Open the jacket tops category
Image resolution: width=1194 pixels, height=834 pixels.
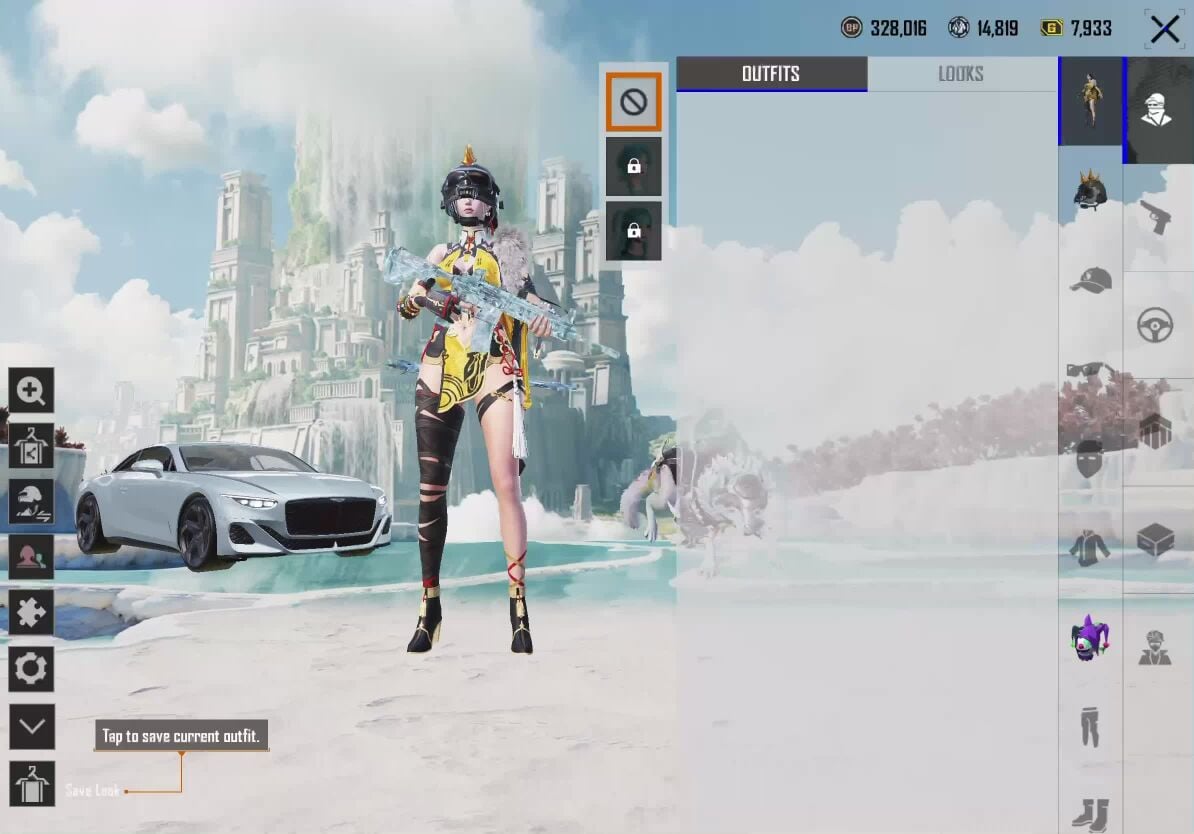click(x=1089, y=547)
